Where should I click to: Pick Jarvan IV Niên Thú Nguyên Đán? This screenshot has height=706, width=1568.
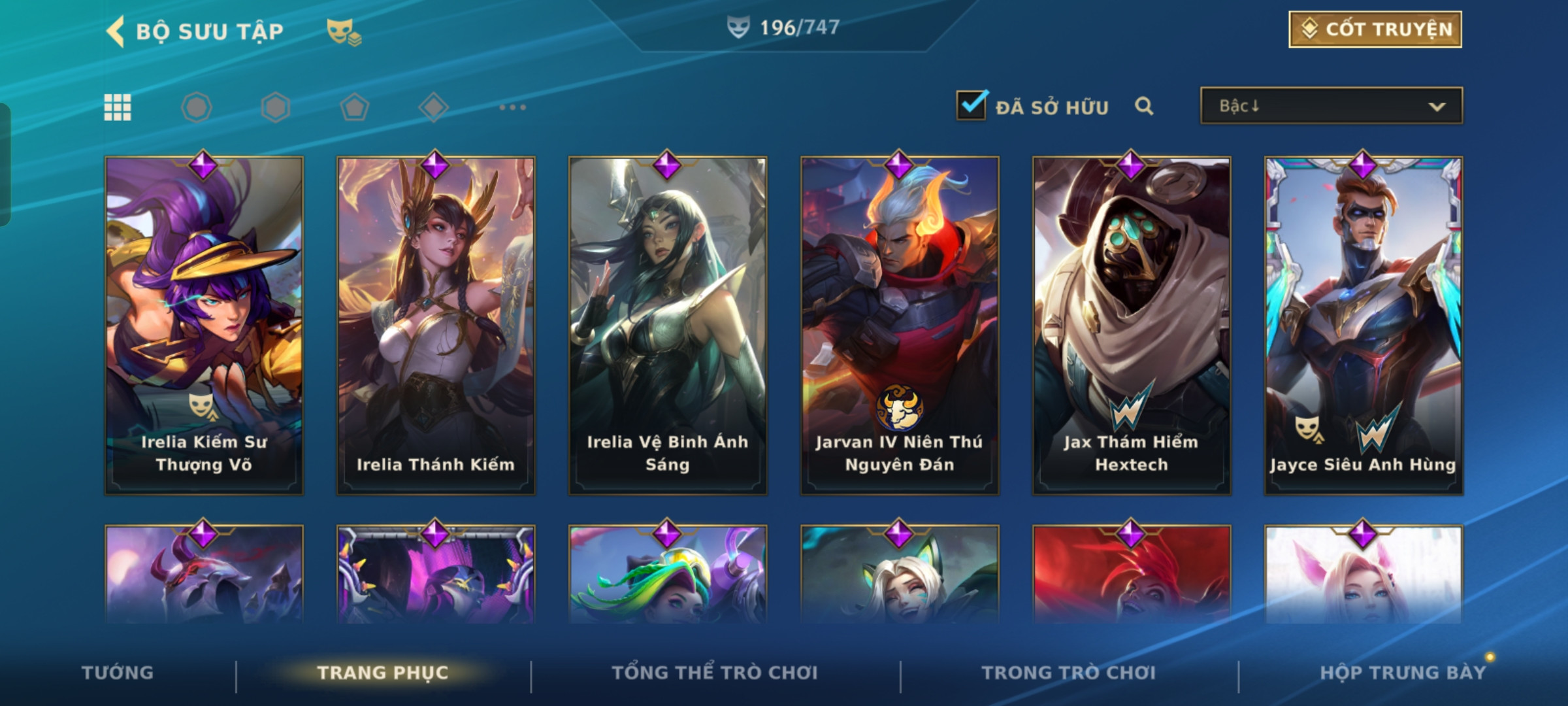[x=900, y=325]
